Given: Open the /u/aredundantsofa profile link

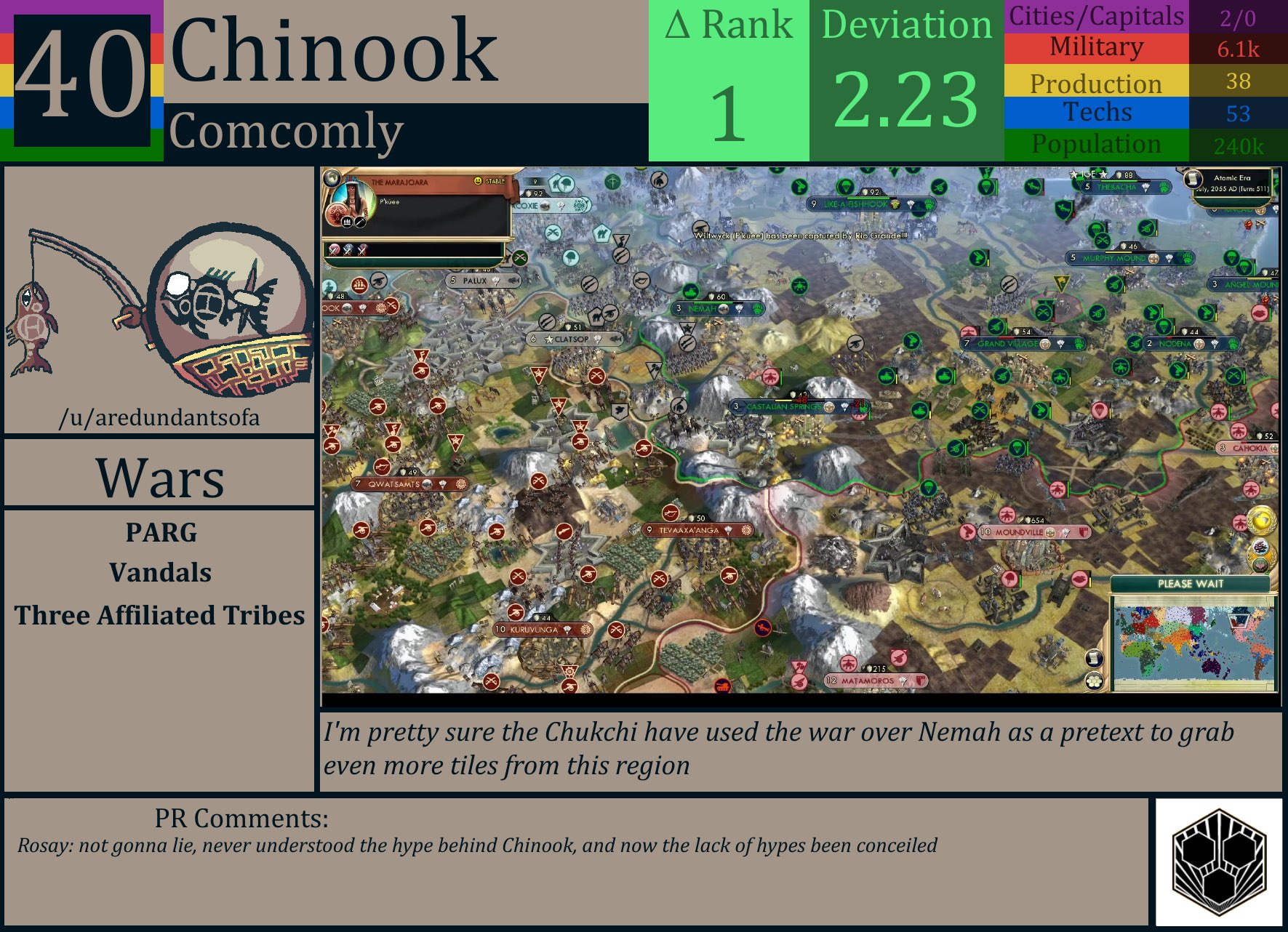Looking at the screenshot, I should point(160,417).
